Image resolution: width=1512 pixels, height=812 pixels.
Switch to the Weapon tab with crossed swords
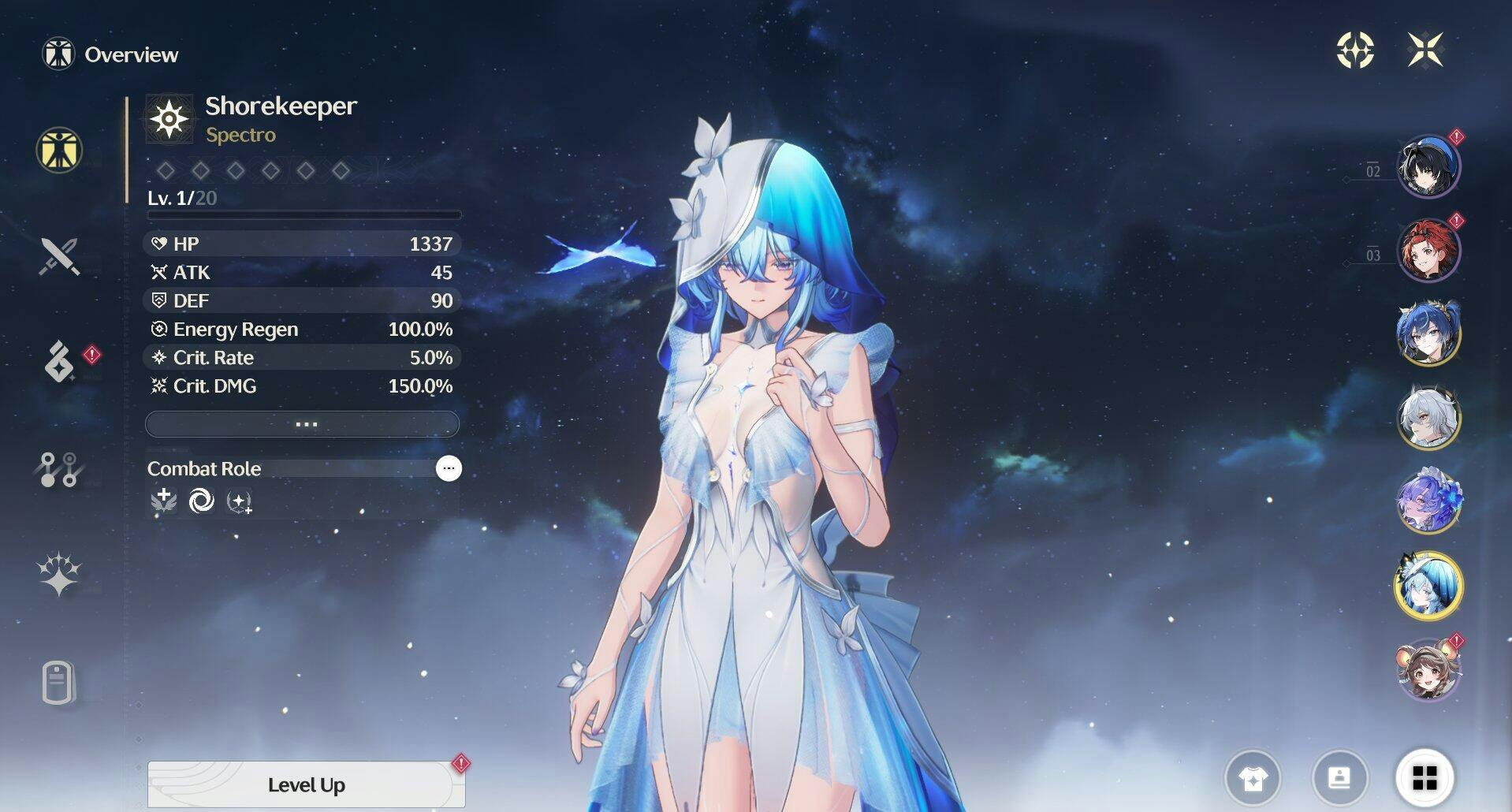59,256
